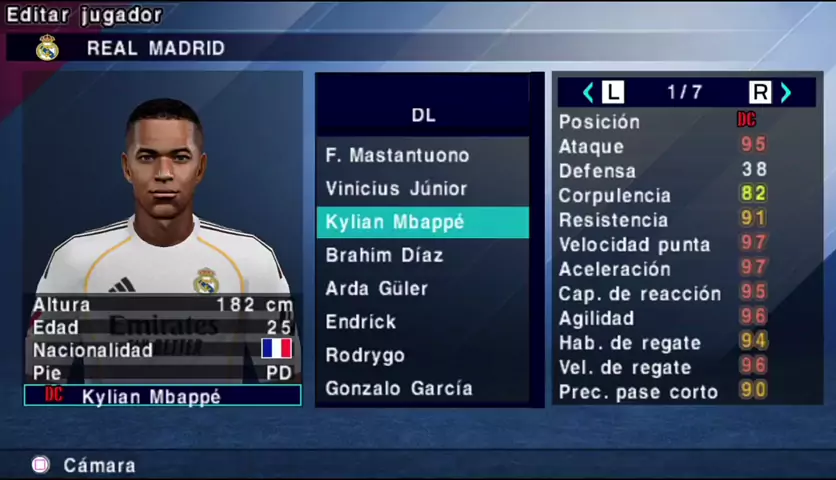Pick Brahim Díaz from the squad list

pyautogui.click(x=384, y=255)
